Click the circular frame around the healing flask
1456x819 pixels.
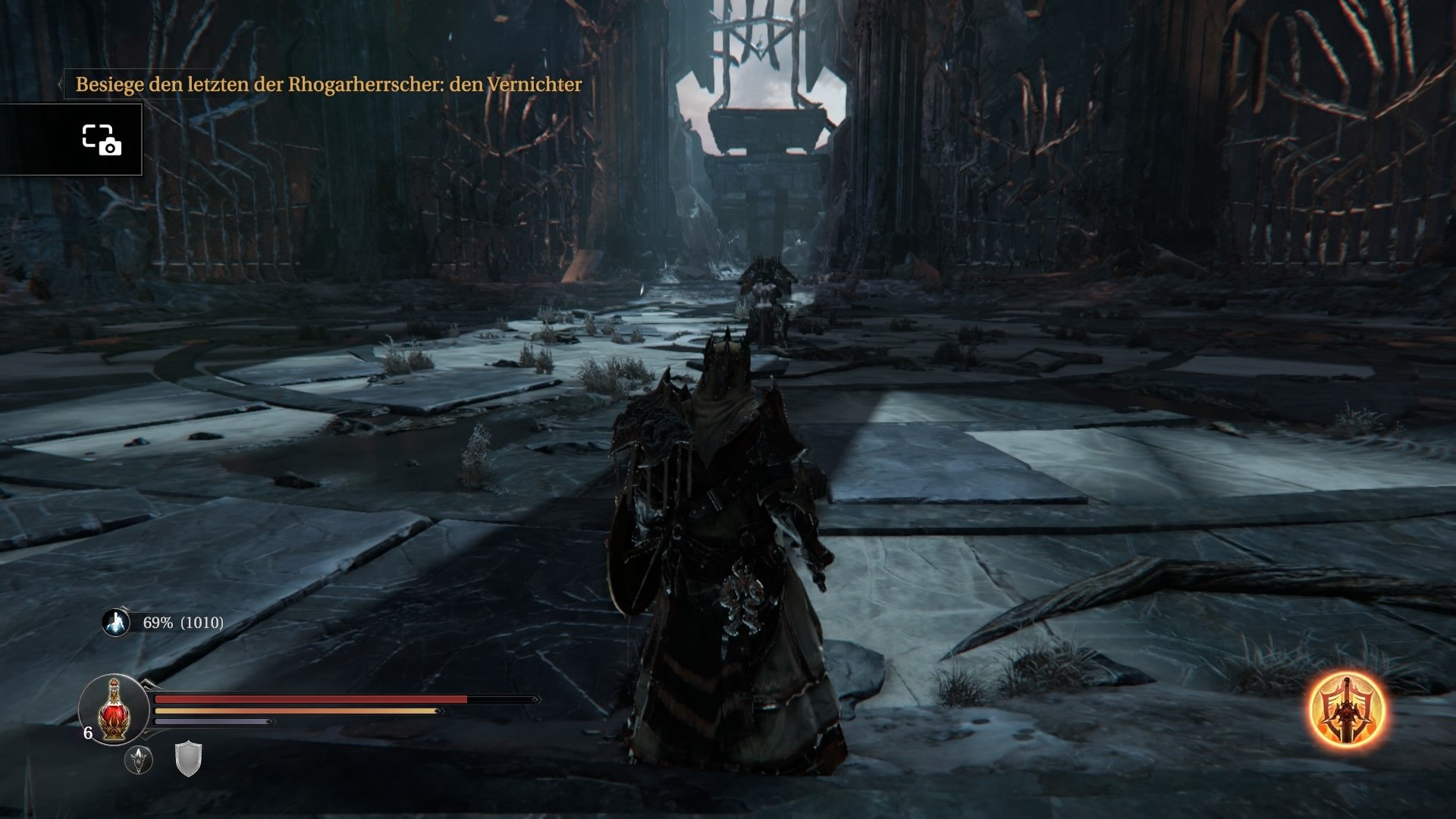112,675
